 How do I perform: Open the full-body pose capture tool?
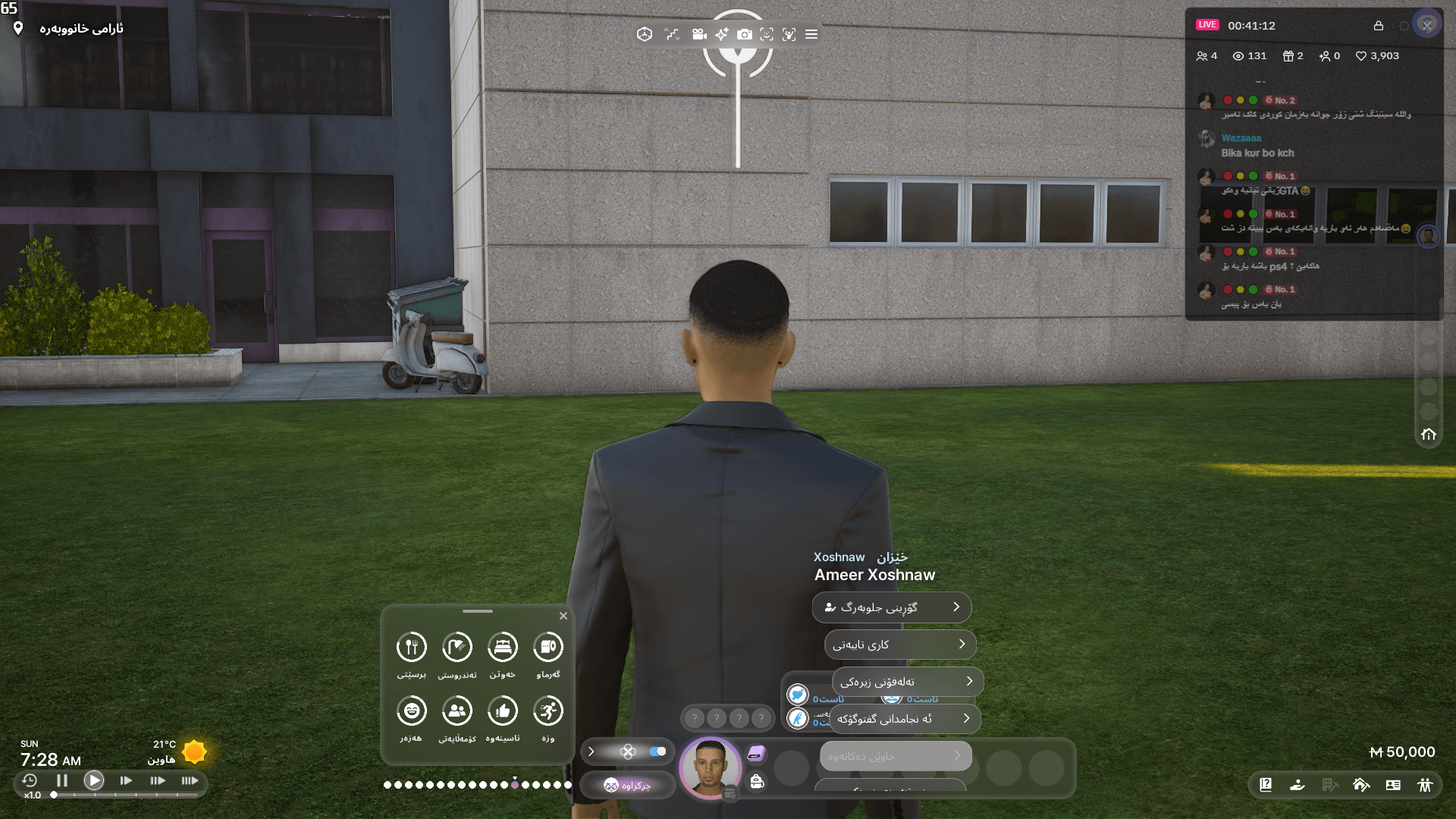click(x=789, y=34)
